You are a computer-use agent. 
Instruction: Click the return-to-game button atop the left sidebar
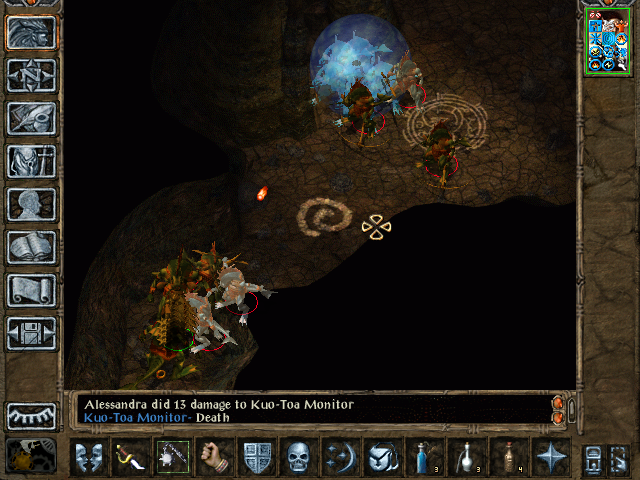pos(31,32)
